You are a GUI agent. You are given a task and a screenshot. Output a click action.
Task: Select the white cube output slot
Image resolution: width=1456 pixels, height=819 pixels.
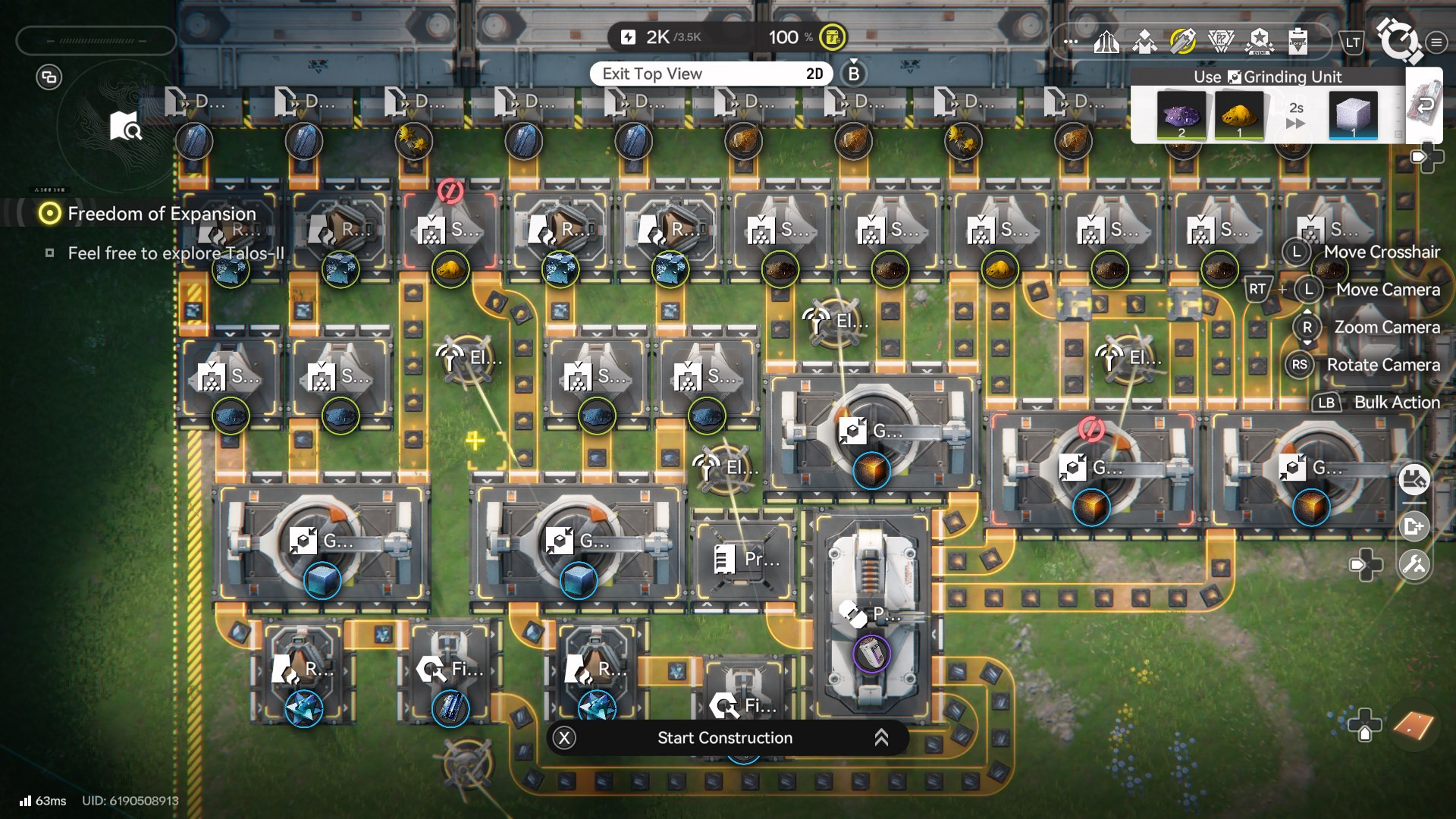coord(1353,115)
